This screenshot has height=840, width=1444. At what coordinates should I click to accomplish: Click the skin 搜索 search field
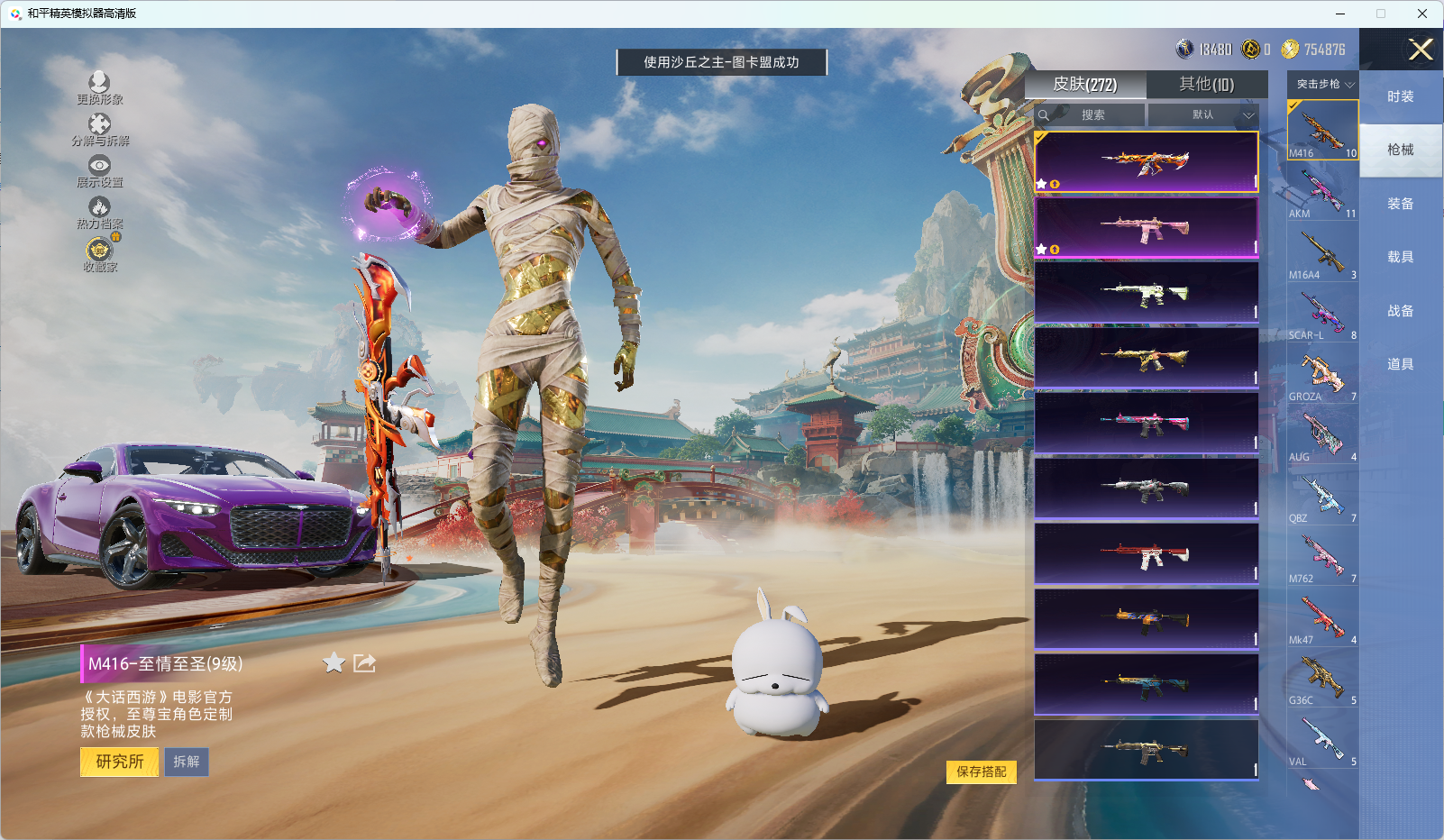1092,115
